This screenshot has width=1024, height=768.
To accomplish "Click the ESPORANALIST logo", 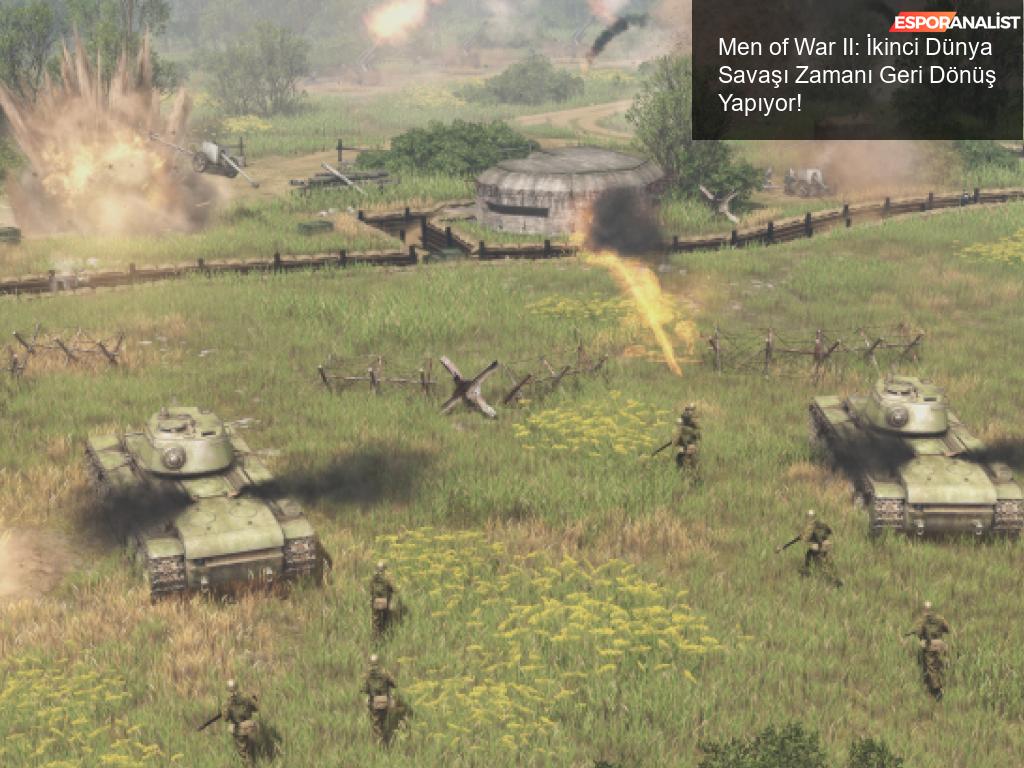I will [954, 22].
